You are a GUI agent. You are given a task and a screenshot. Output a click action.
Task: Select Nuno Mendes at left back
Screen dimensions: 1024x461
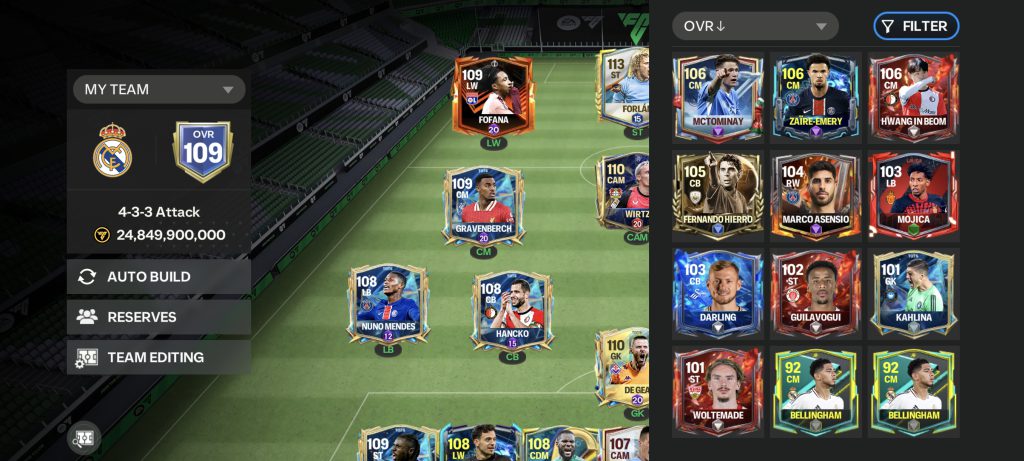pyautogui.click(x=387, y=305)
